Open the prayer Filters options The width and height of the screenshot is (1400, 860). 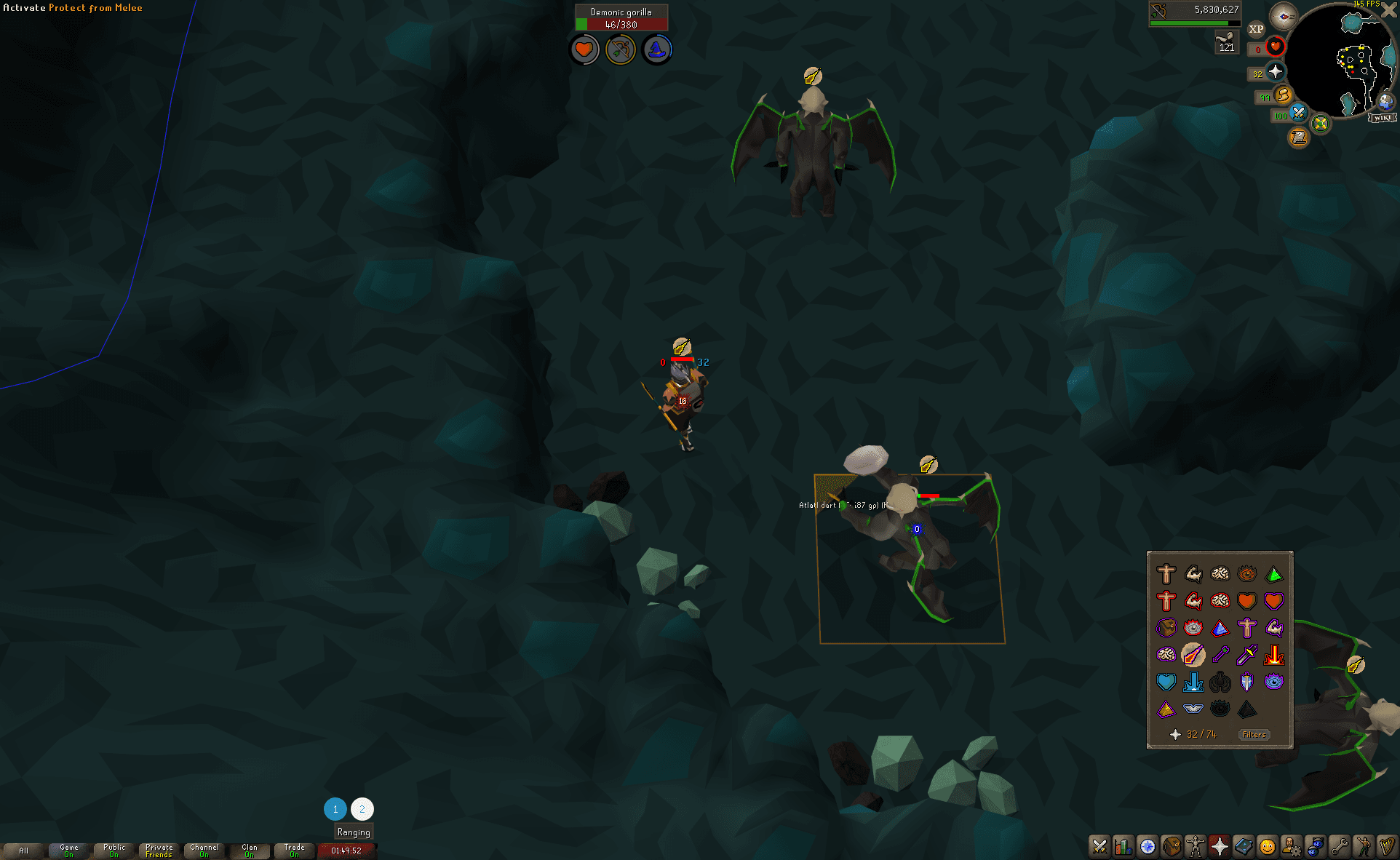coord(1254,735)
